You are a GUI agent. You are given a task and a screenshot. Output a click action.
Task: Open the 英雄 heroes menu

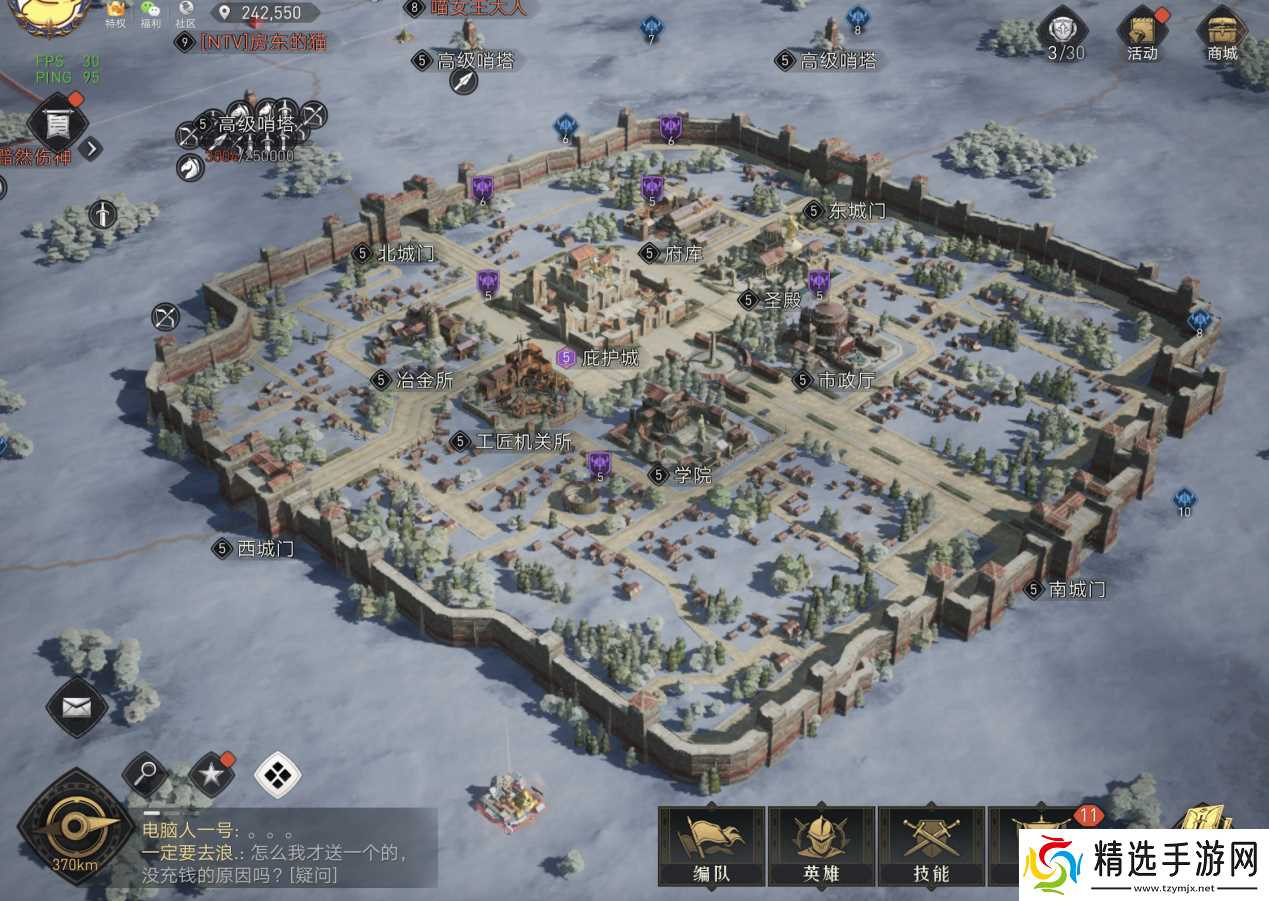click(x=821, y=846)
